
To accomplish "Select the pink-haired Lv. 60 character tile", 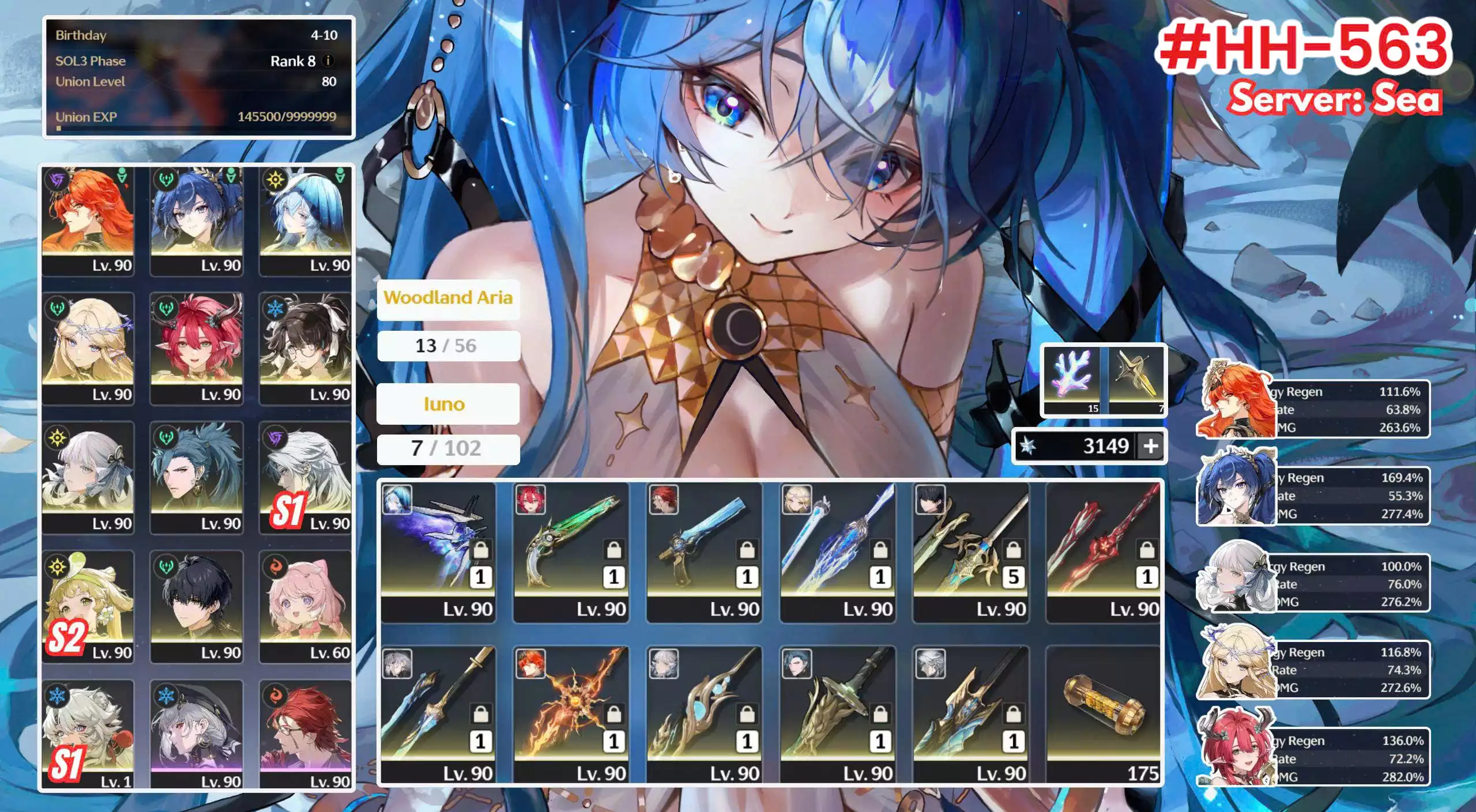I will (305, 605).
